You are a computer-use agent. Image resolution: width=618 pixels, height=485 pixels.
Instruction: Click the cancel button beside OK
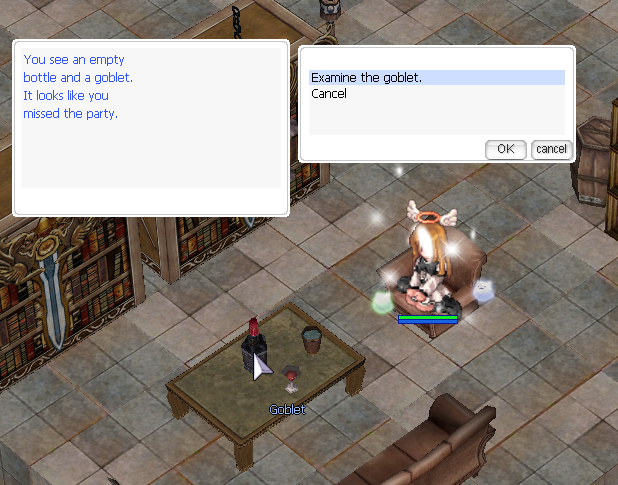point(551,149)
